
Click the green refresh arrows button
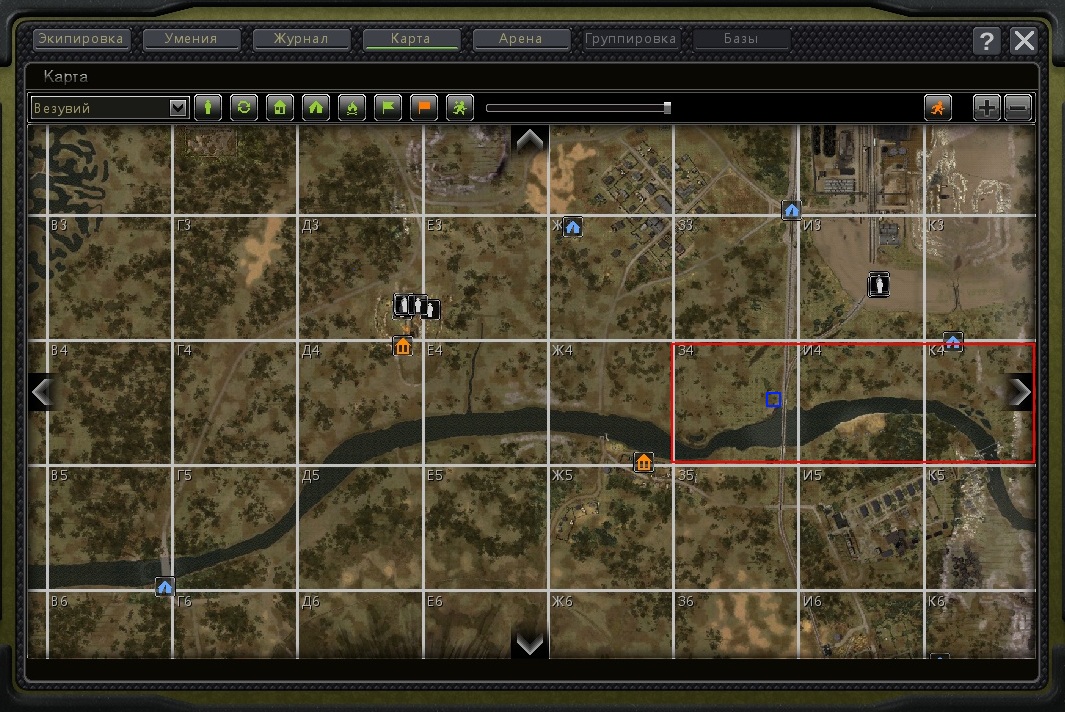(x=244, y=108)
